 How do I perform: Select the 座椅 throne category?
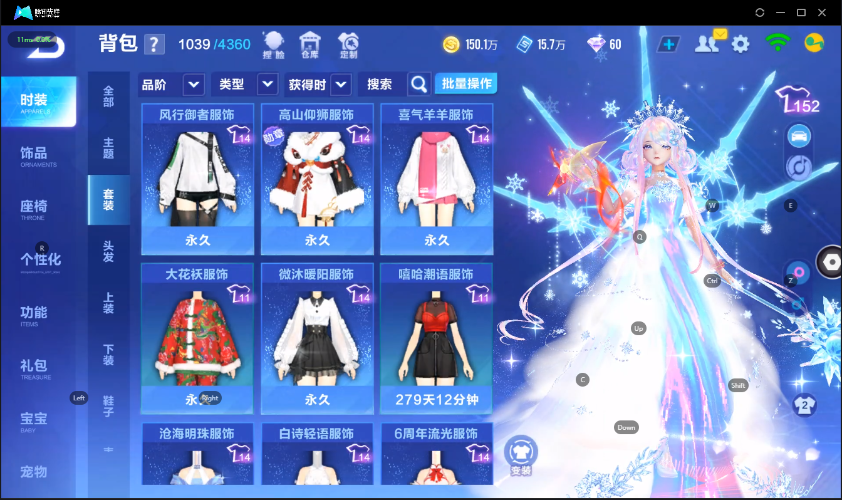pos(34,207)
